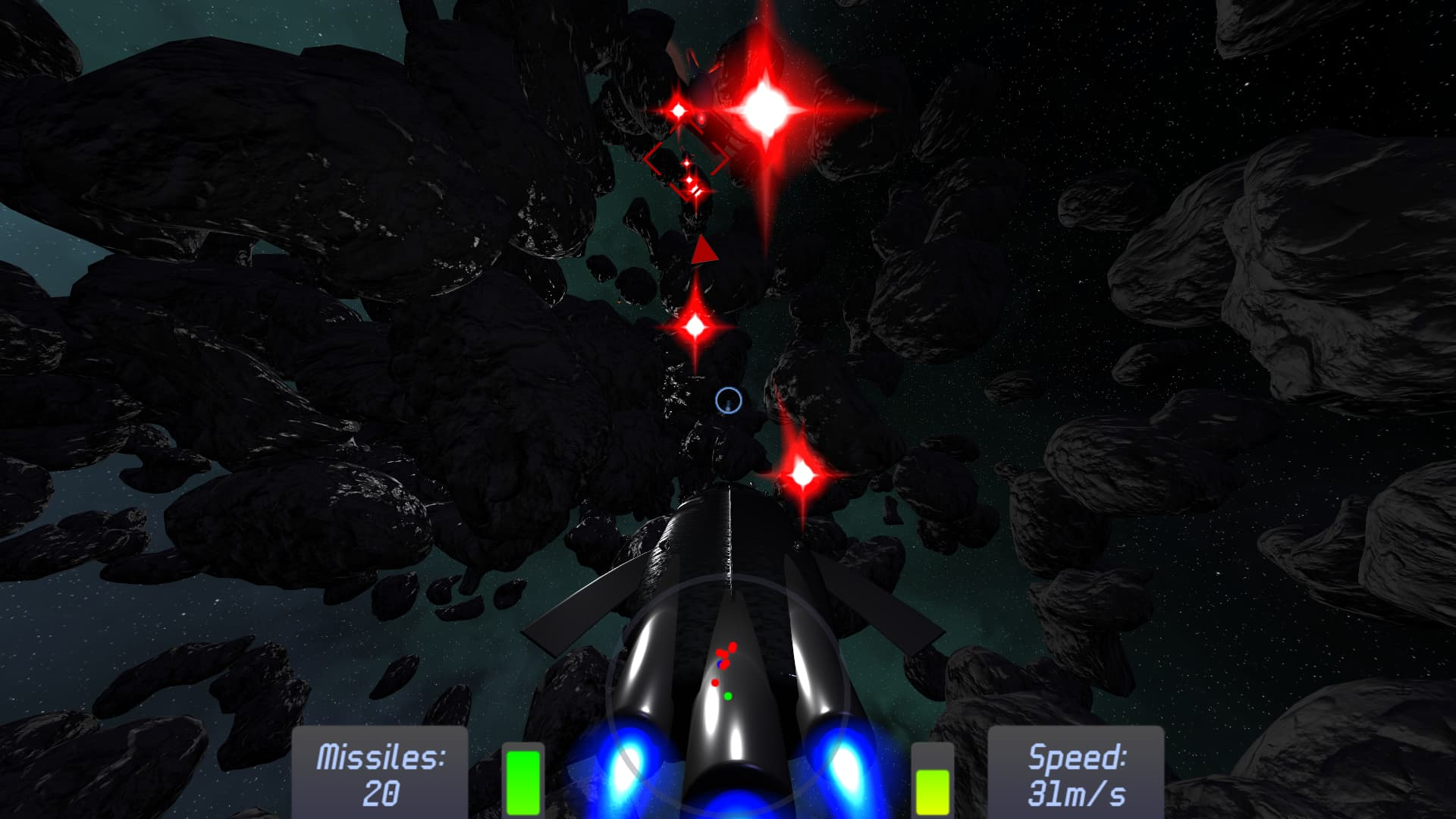Select the red diamond target lock marker
Viewport: 1456px width, 819px height.
[686, 161]
